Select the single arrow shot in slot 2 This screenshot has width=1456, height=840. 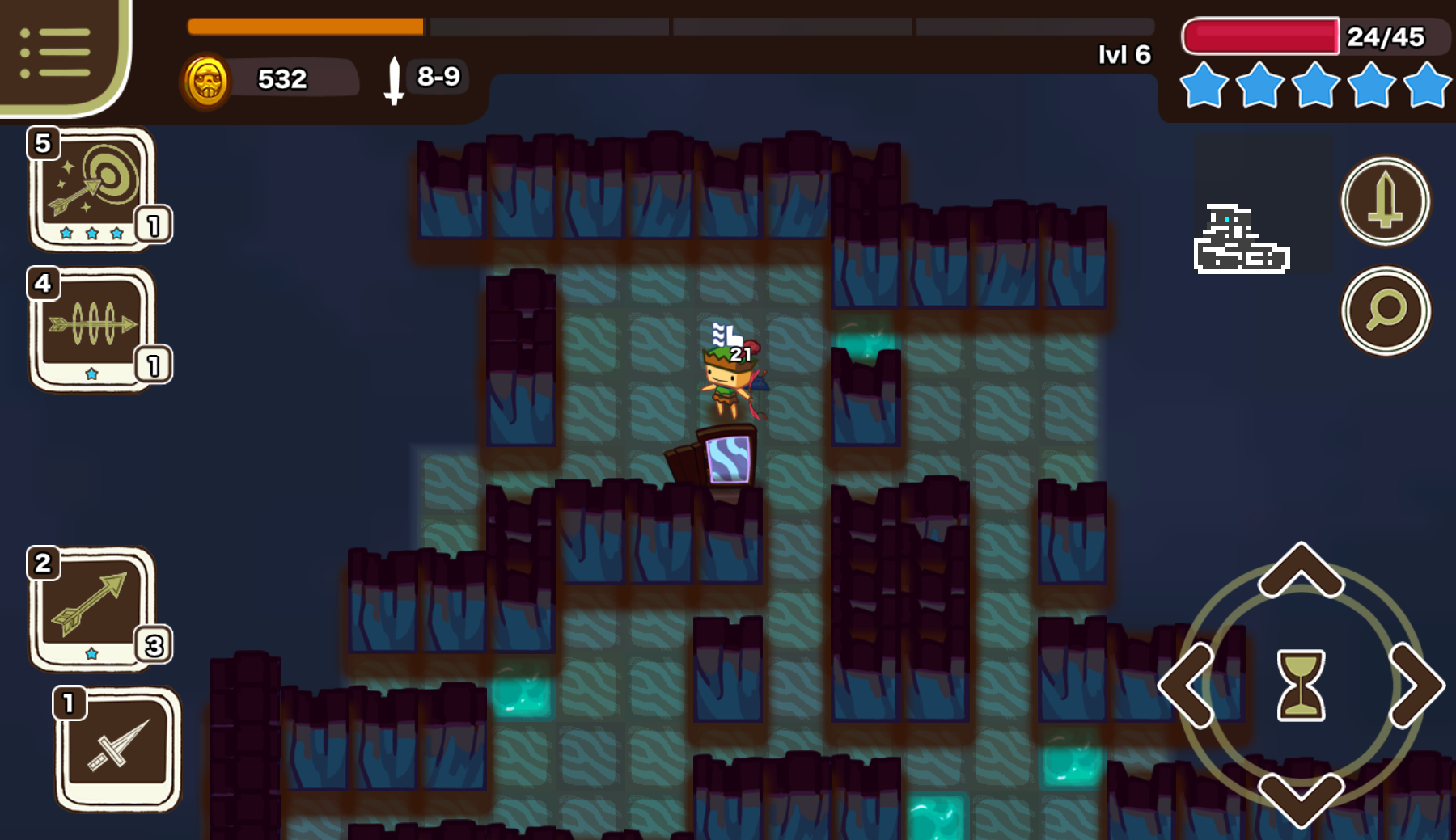click(93, 608)
